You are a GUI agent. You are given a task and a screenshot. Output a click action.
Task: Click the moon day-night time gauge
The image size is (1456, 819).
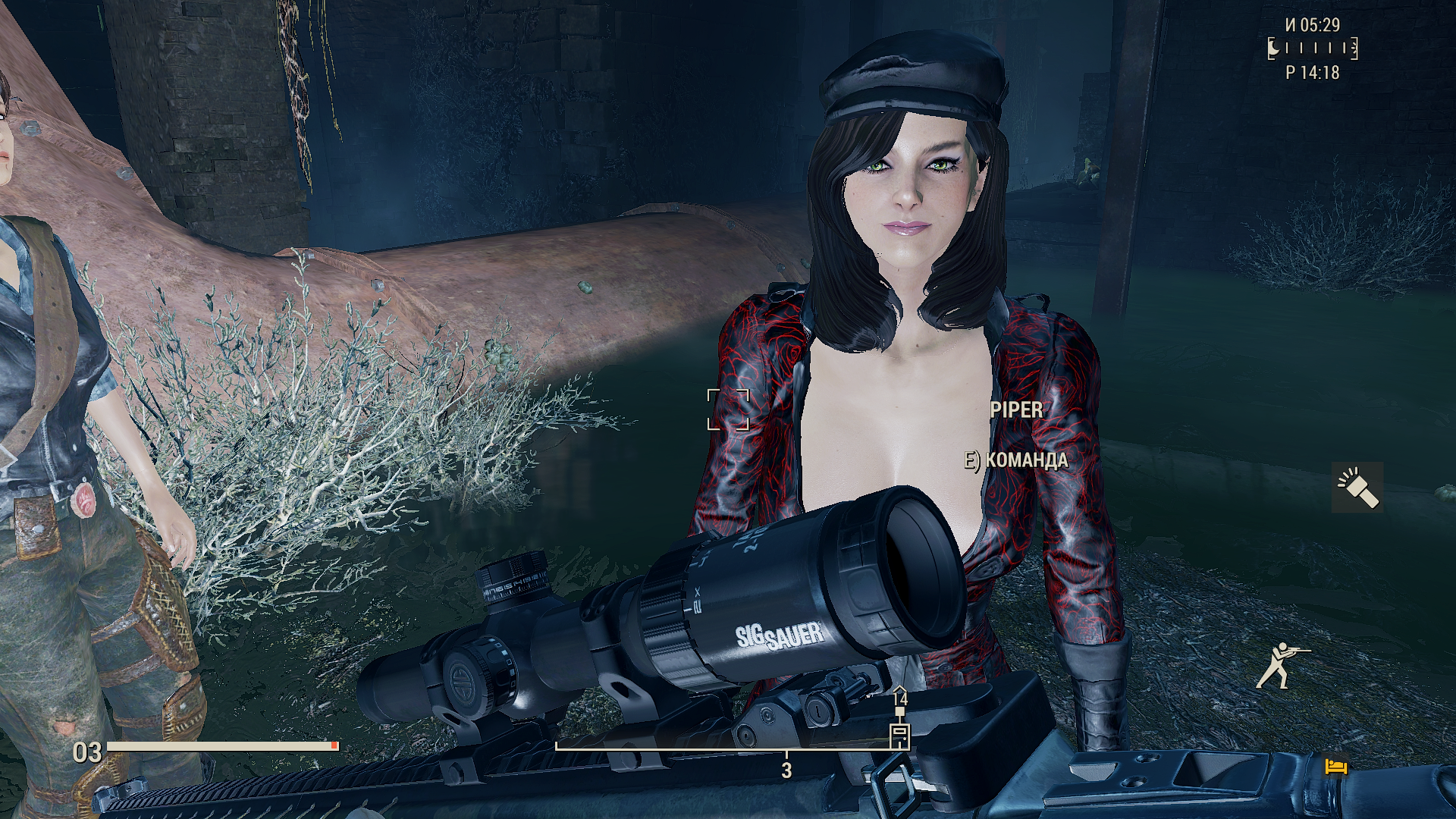click(x=1313, y=49)
